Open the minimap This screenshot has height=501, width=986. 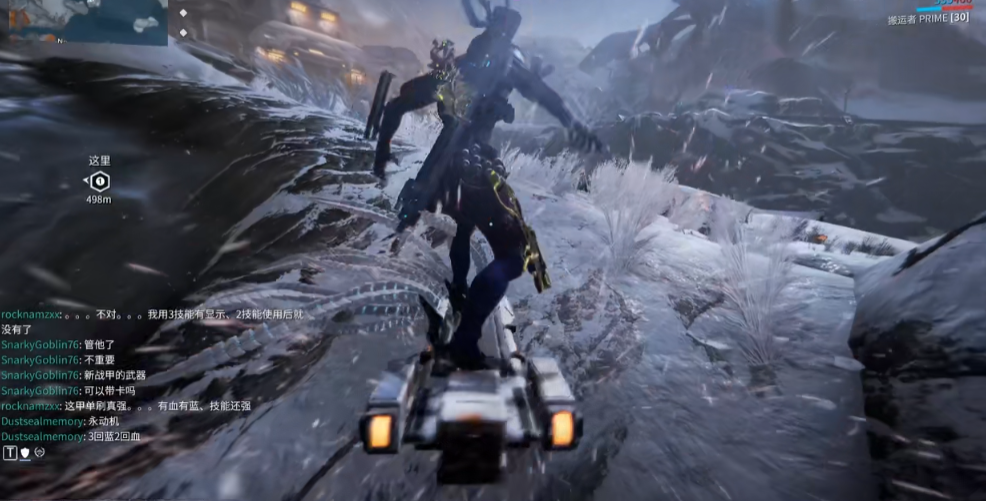83,21
